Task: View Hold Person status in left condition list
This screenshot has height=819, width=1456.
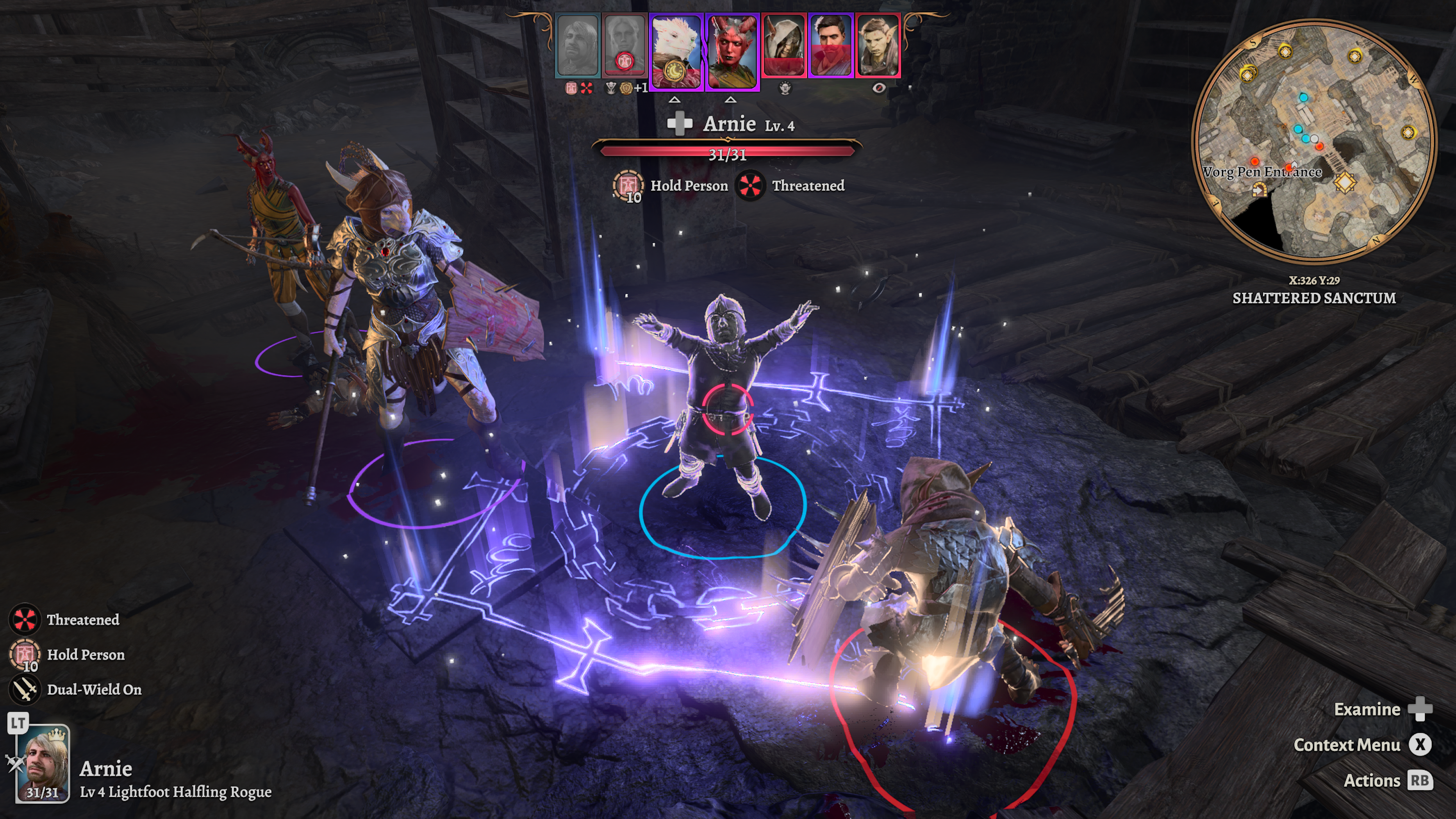Action: (x=24, y=654)
